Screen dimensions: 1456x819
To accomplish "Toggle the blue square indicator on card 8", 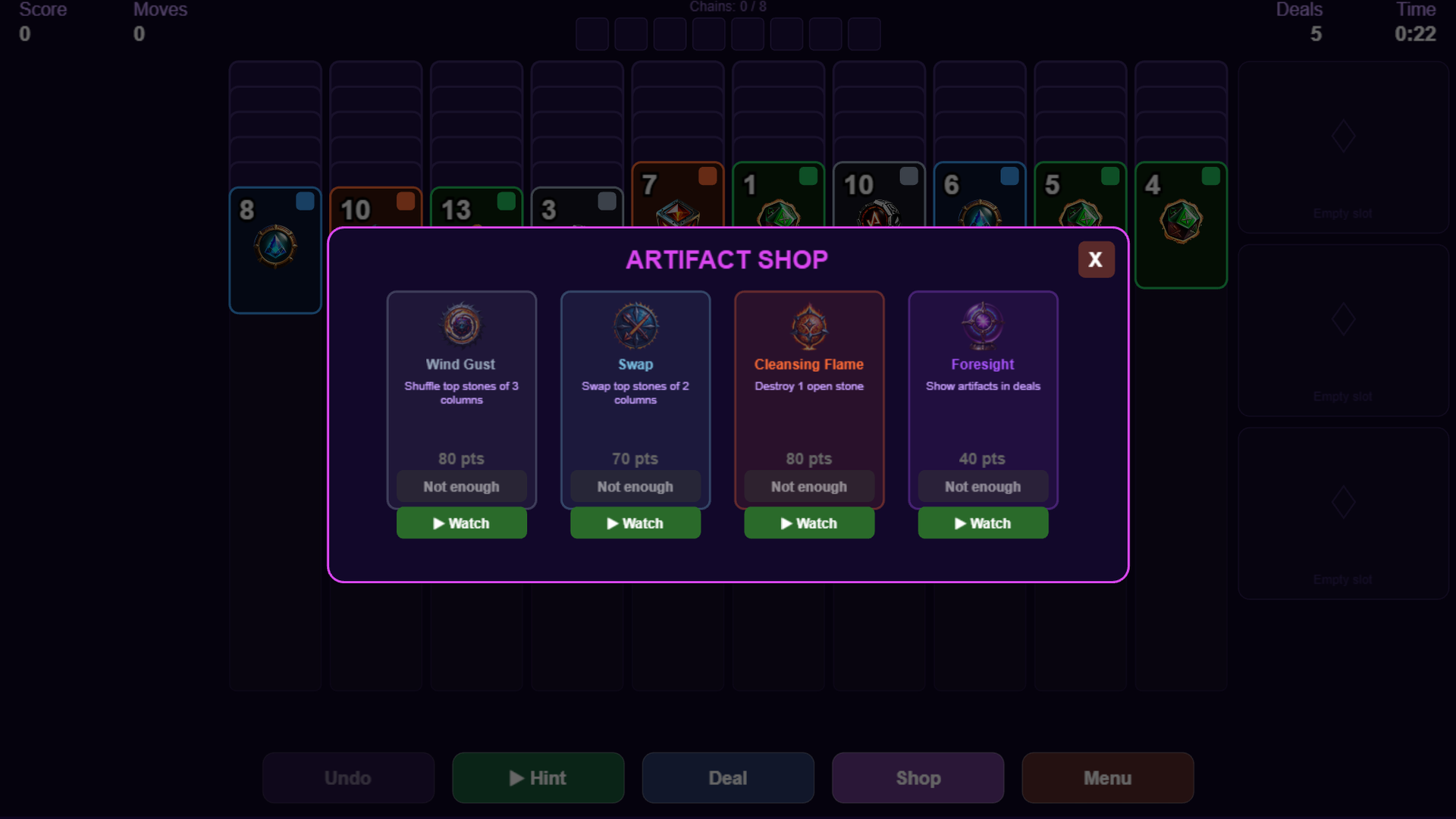I will 305,202.
